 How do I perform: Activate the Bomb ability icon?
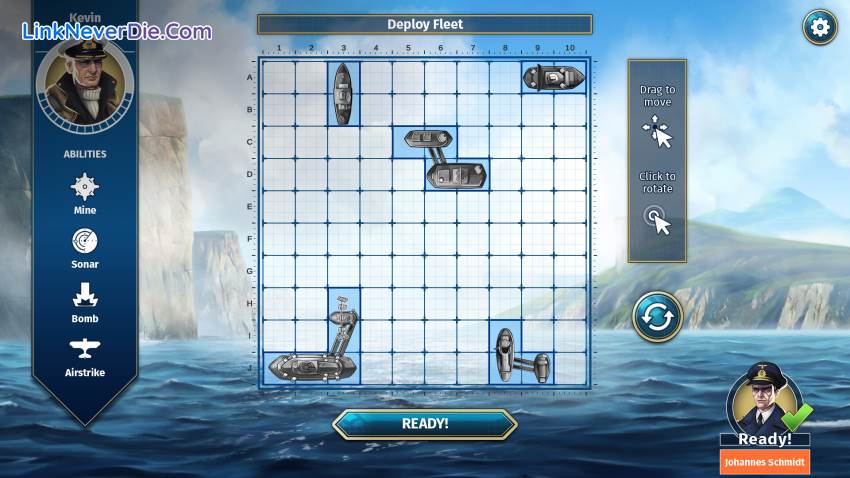click(x=85, y=295)
